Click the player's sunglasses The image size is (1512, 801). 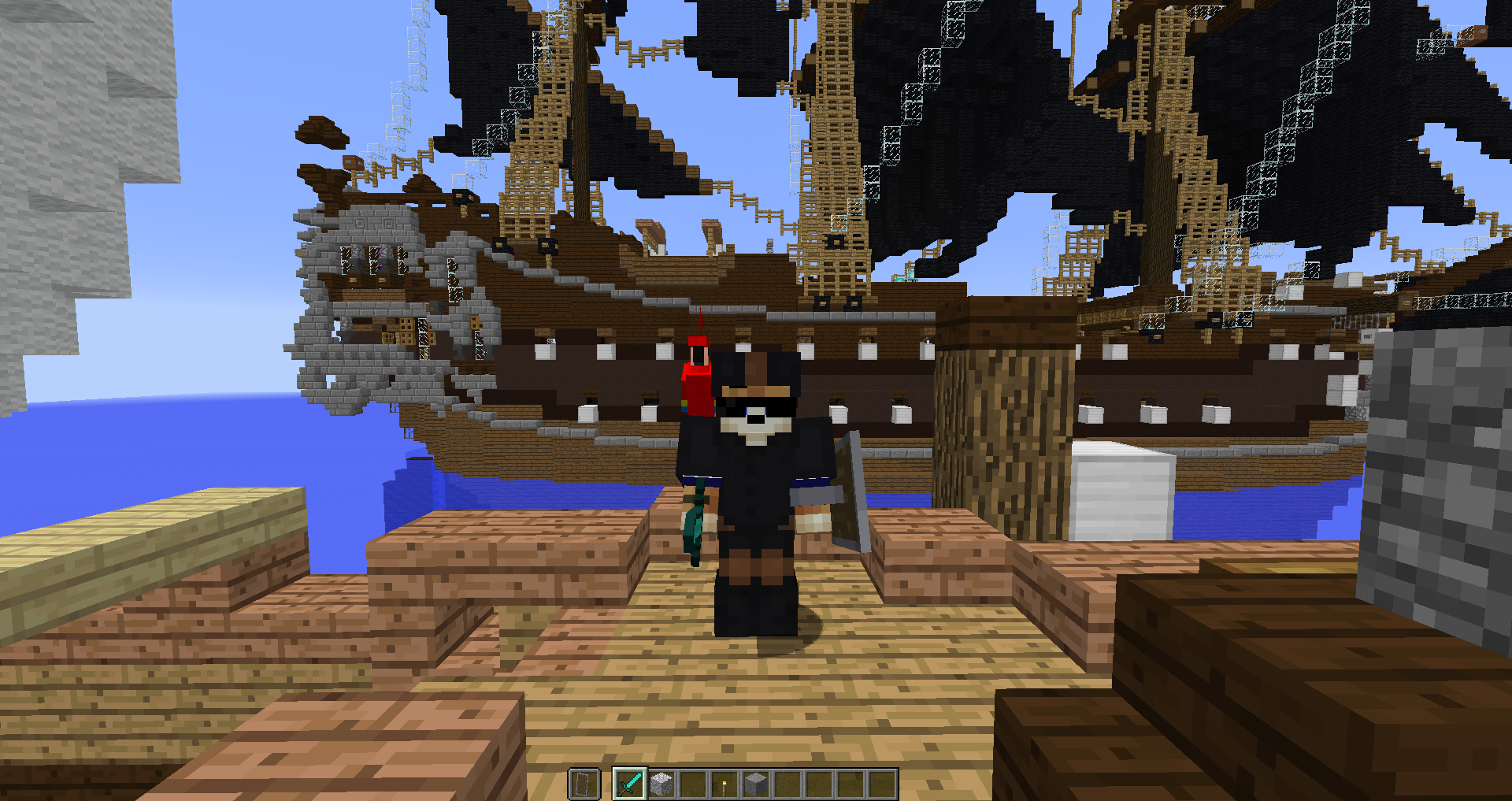pyautogui.click(x=754, y=403)
